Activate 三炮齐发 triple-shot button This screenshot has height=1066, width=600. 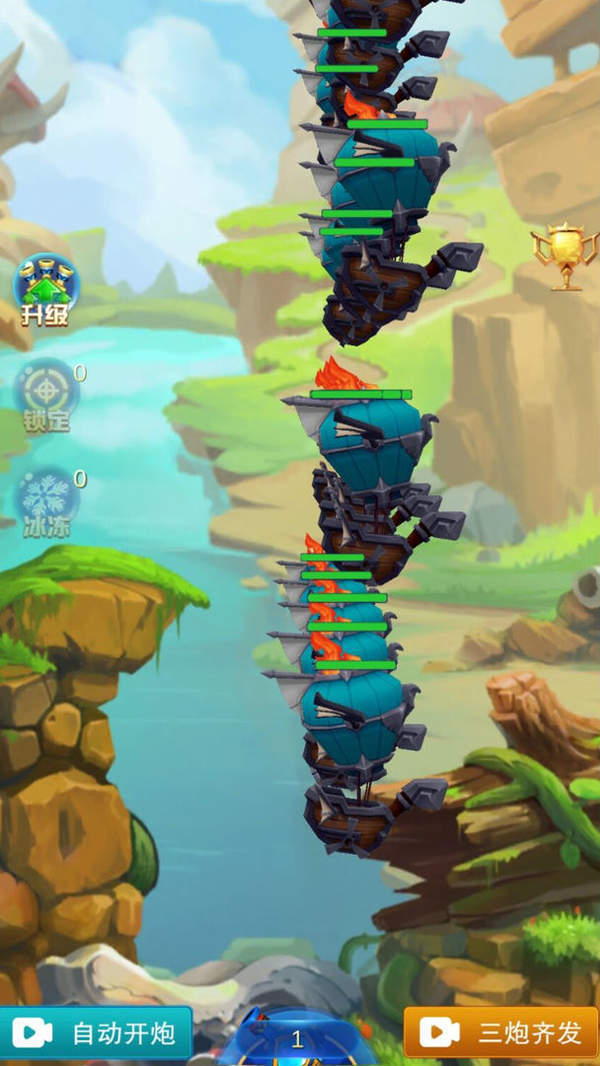pyautogui.click(x=501, y=1033)
